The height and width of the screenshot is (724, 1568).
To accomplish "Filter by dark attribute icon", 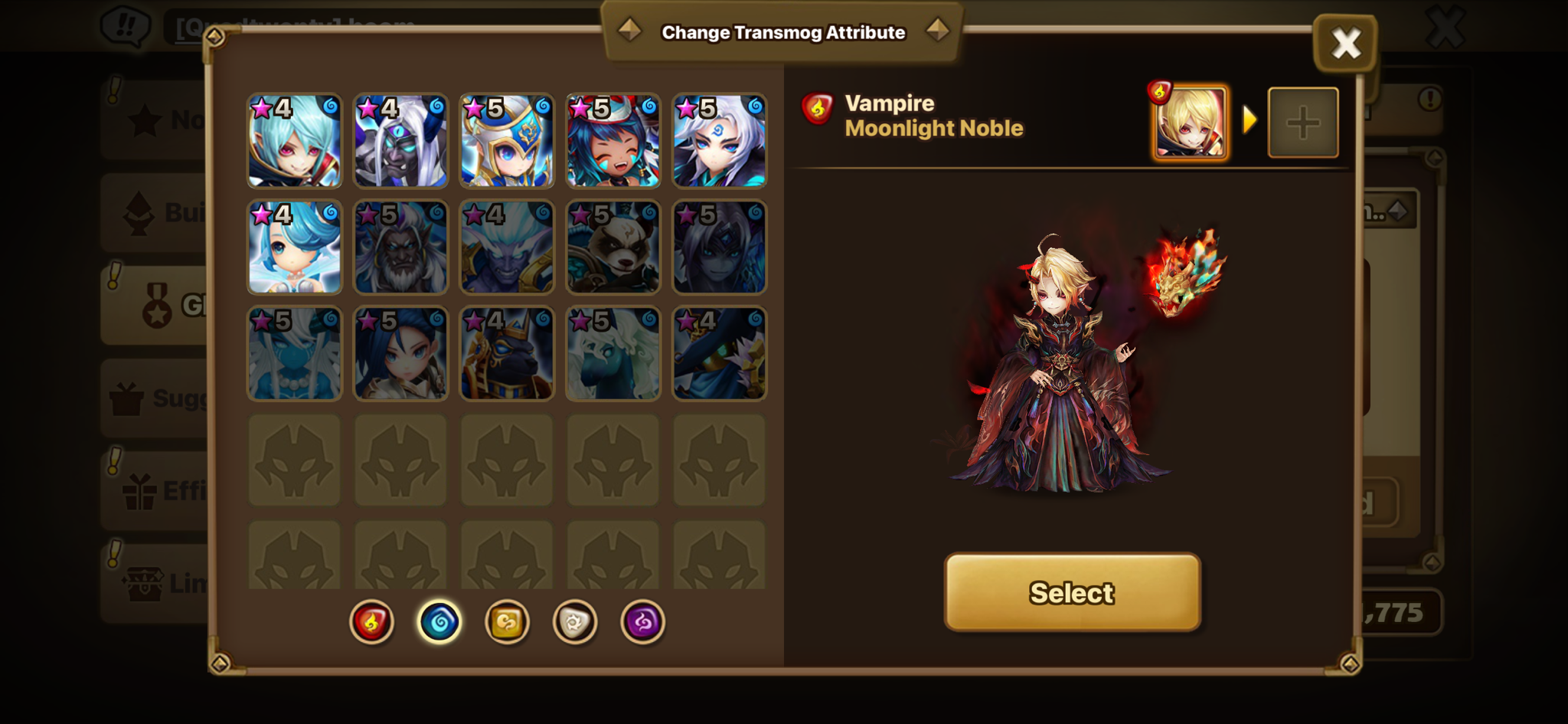I will (642, 621).
